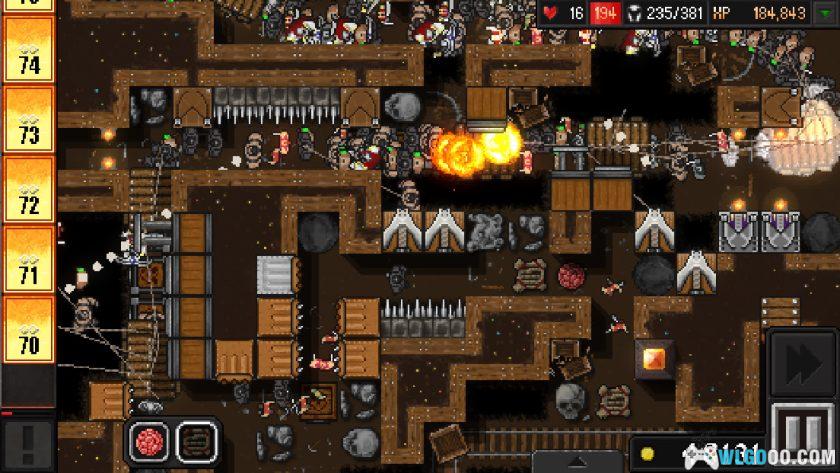840x473 pixels.
Task: Select the barricade trap icon
Action: click(x=196, y=441)
